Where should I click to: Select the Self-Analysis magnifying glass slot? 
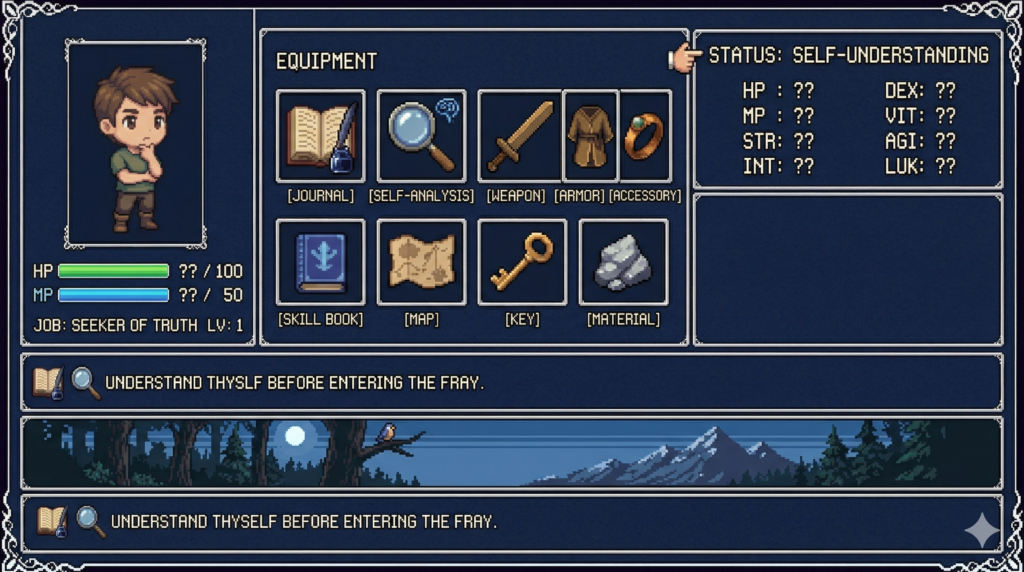click(x=421, y=136)
